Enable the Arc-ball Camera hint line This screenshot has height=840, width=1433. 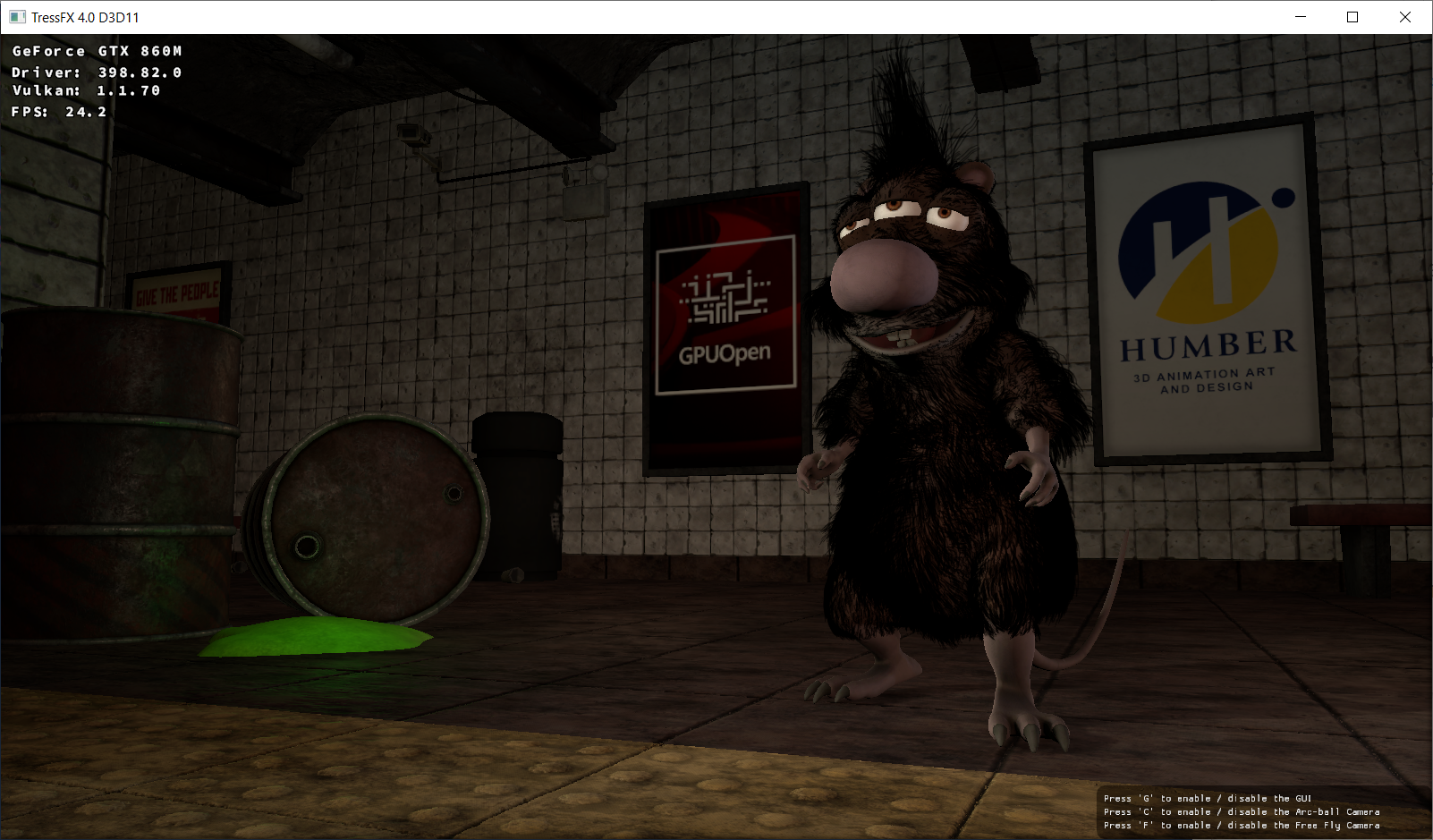[1242, 811]
